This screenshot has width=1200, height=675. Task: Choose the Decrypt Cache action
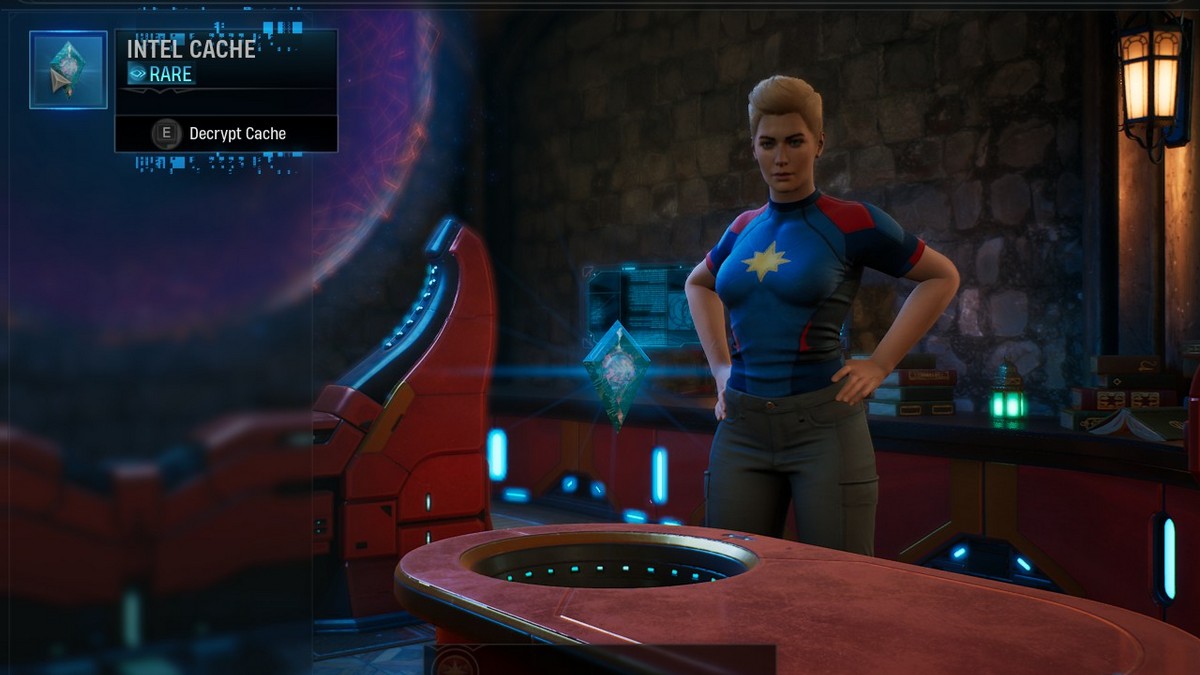coord(225,134)
